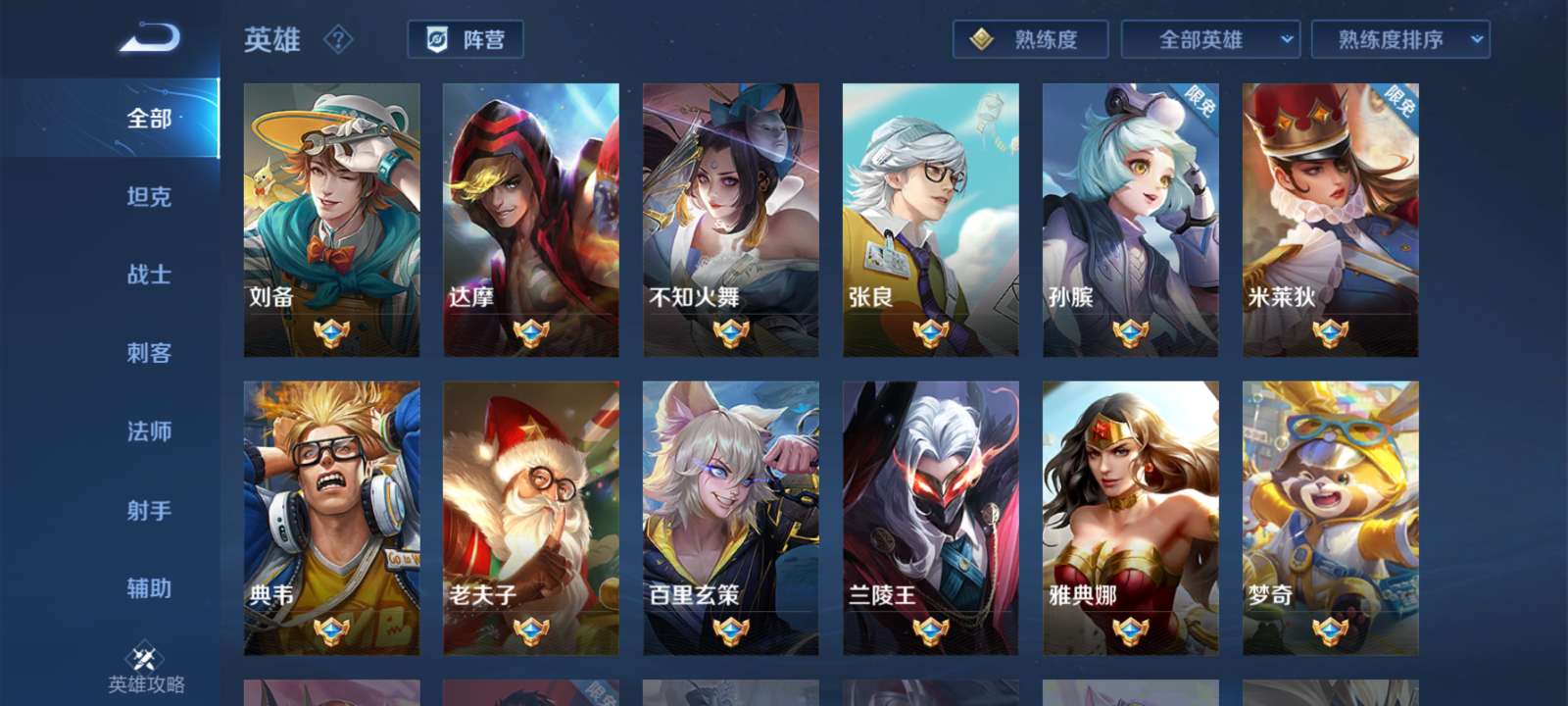The height and width of the screenshot is (706, 1568).
Task: Switch to the 法师 category tab
Action: (x=147, y=432)
